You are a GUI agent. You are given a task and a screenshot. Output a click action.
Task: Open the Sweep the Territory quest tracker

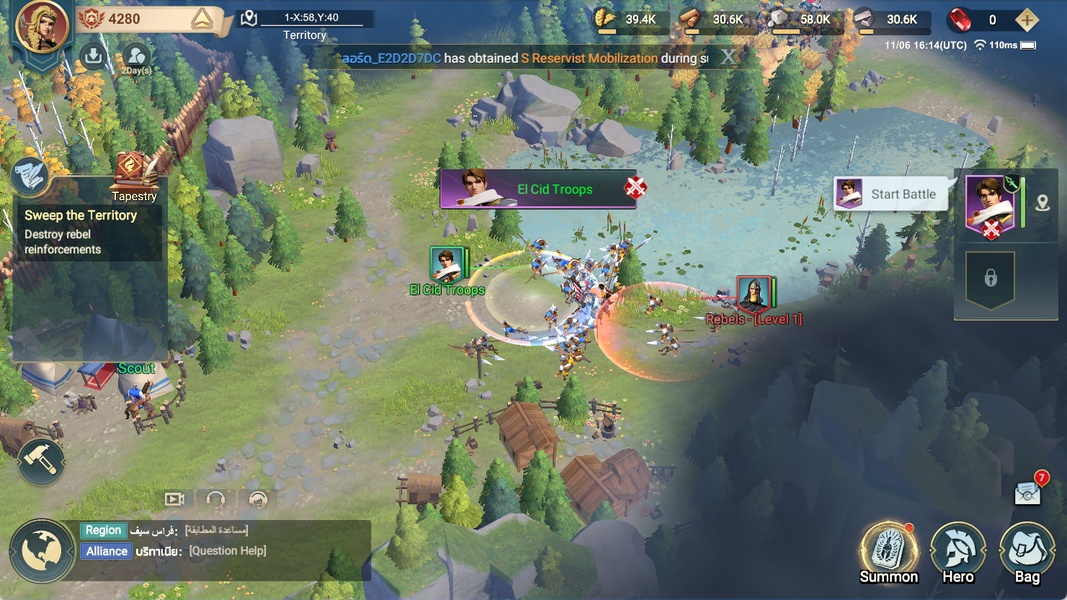[88, 231]
